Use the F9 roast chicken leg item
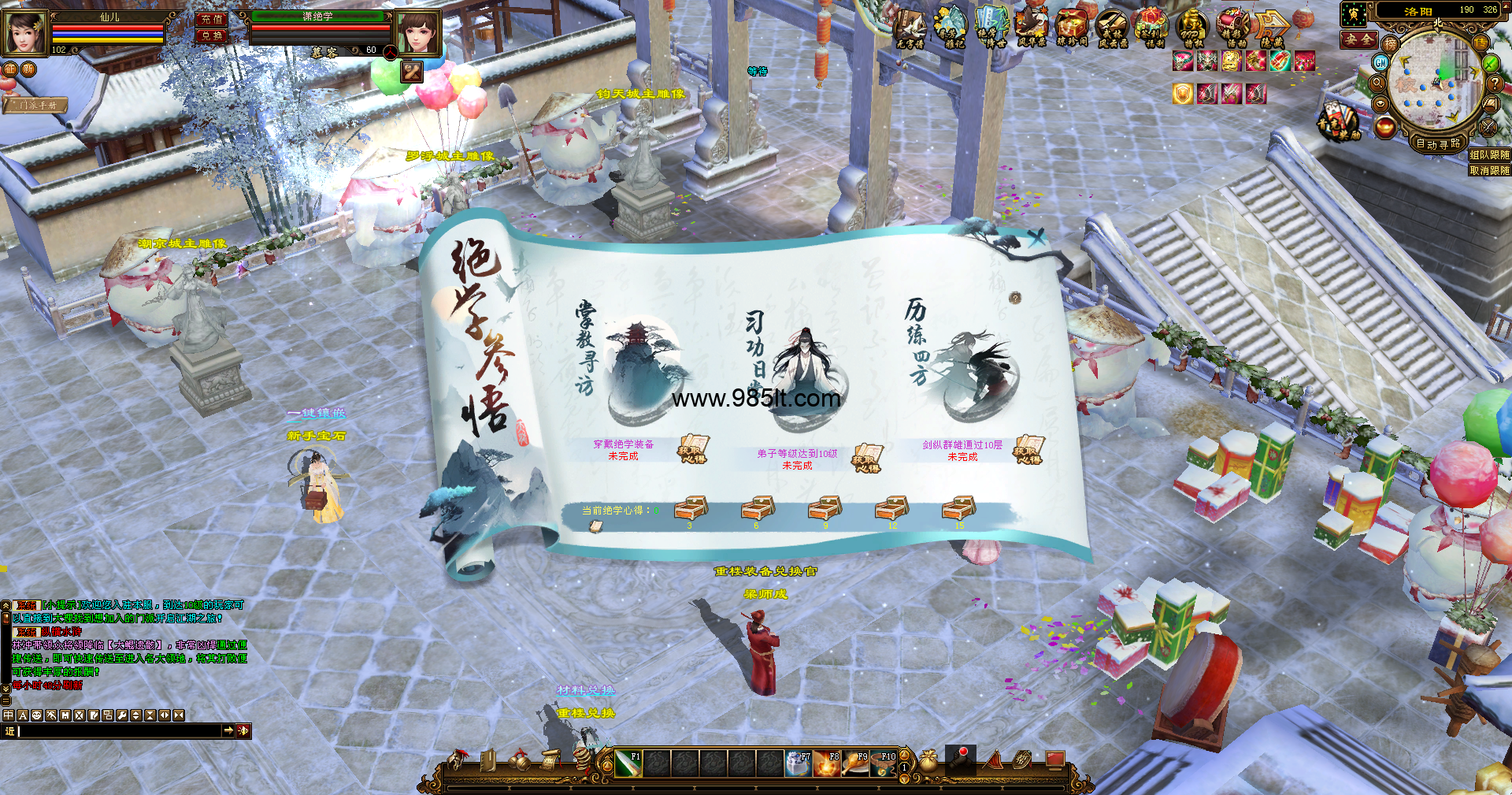 854,763
